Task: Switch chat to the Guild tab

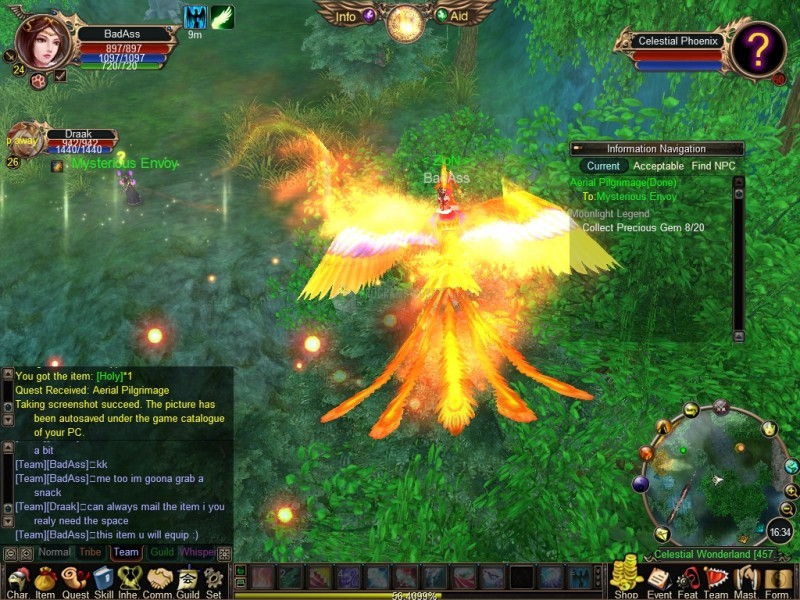Action: (x=162, y=552)
